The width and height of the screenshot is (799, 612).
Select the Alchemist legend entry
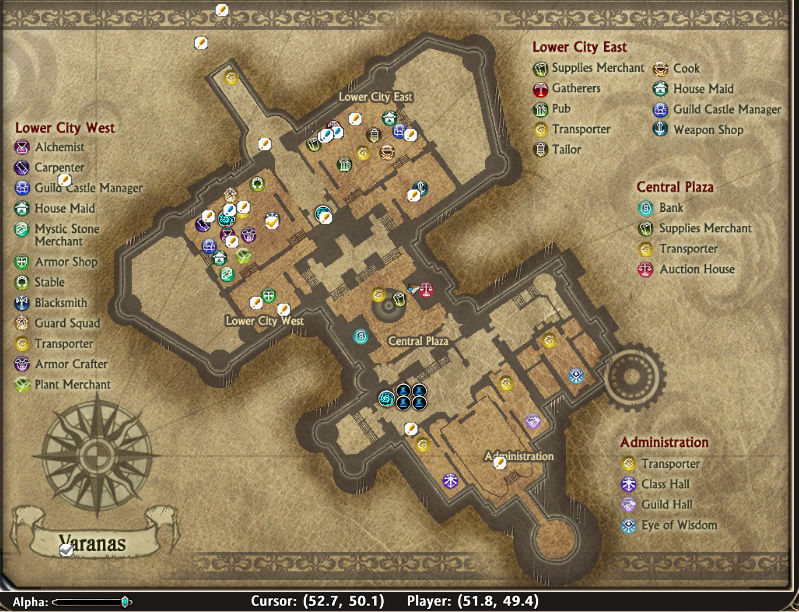pyautogui.click(x=59, y=147)
